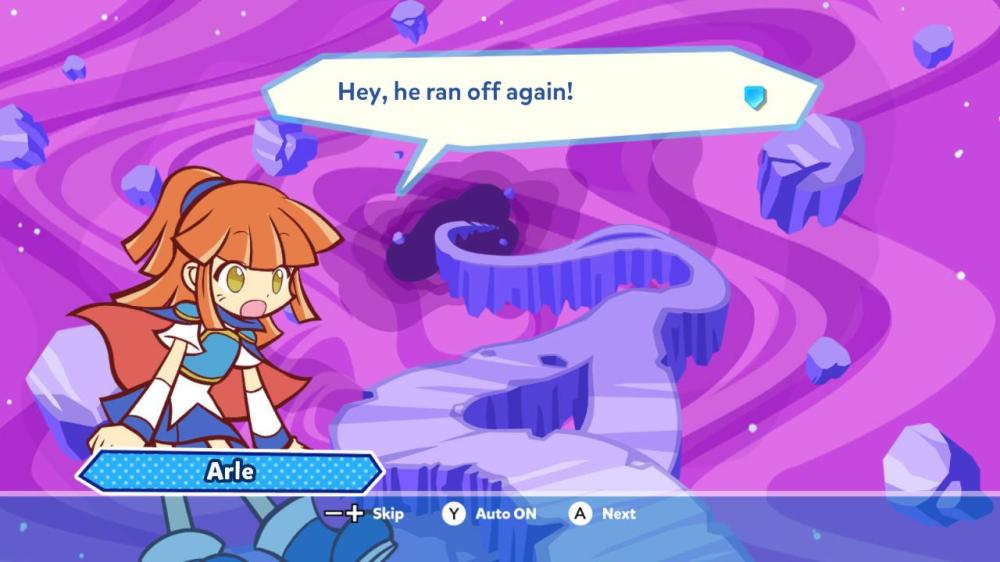Skip the cutscene dialogue
The height and width of the screenshot is (562, 1000).
[x=365, y=514]
